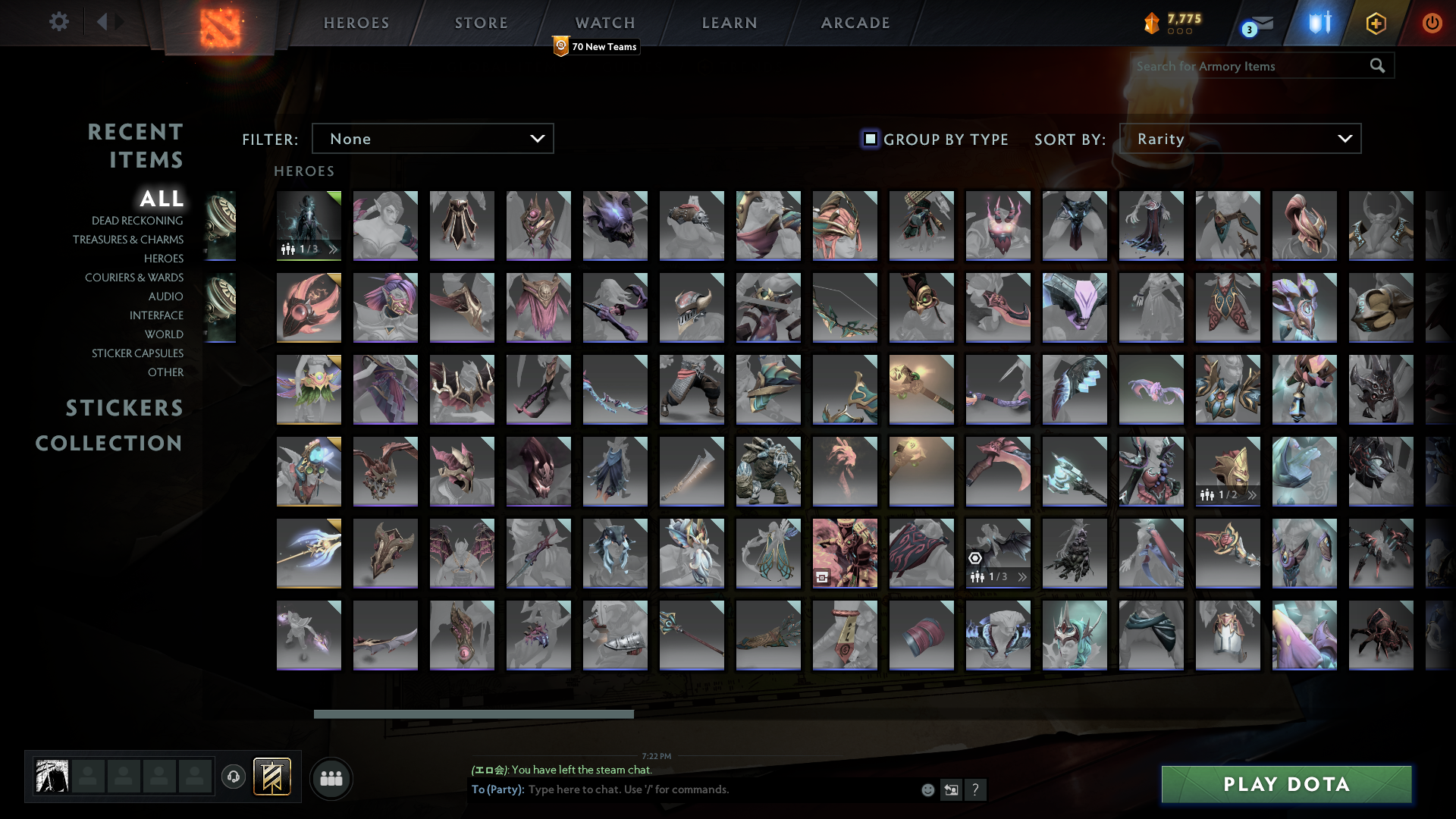Click the headset voice chat icon

point(234,777)
